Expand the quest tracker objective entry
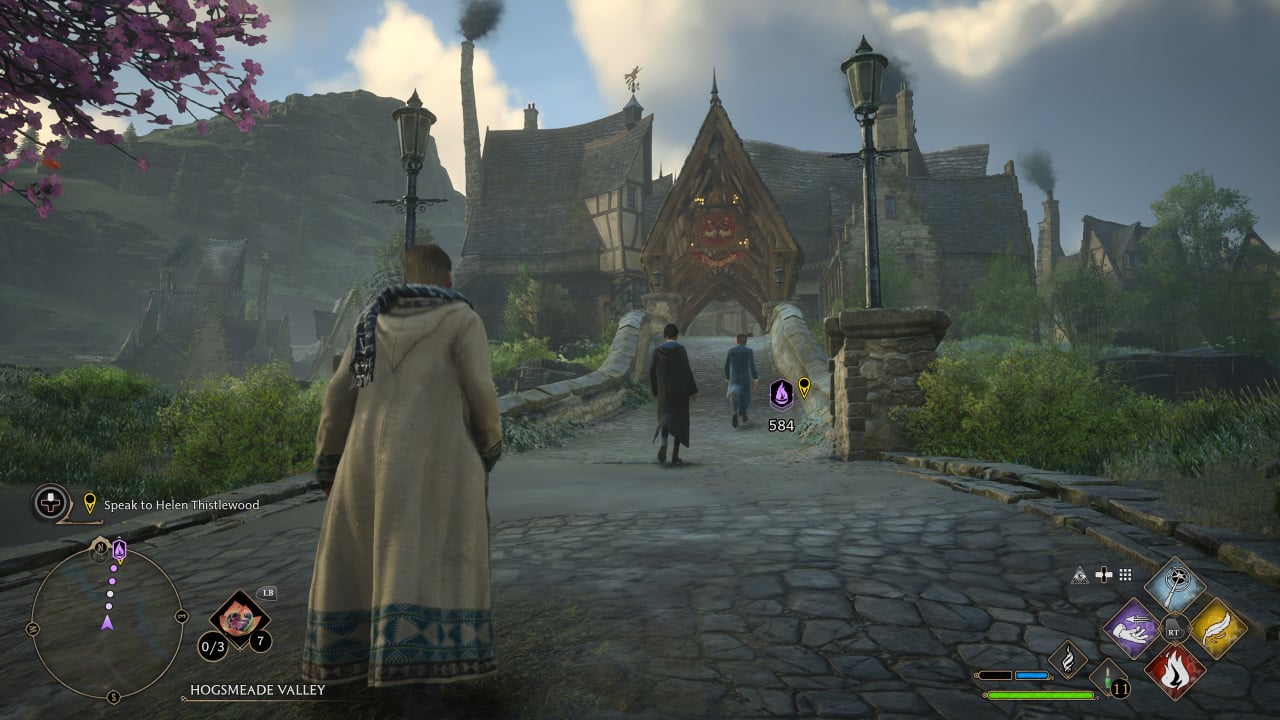Screen dimensions: 1280x720 [x=50, y=505]
